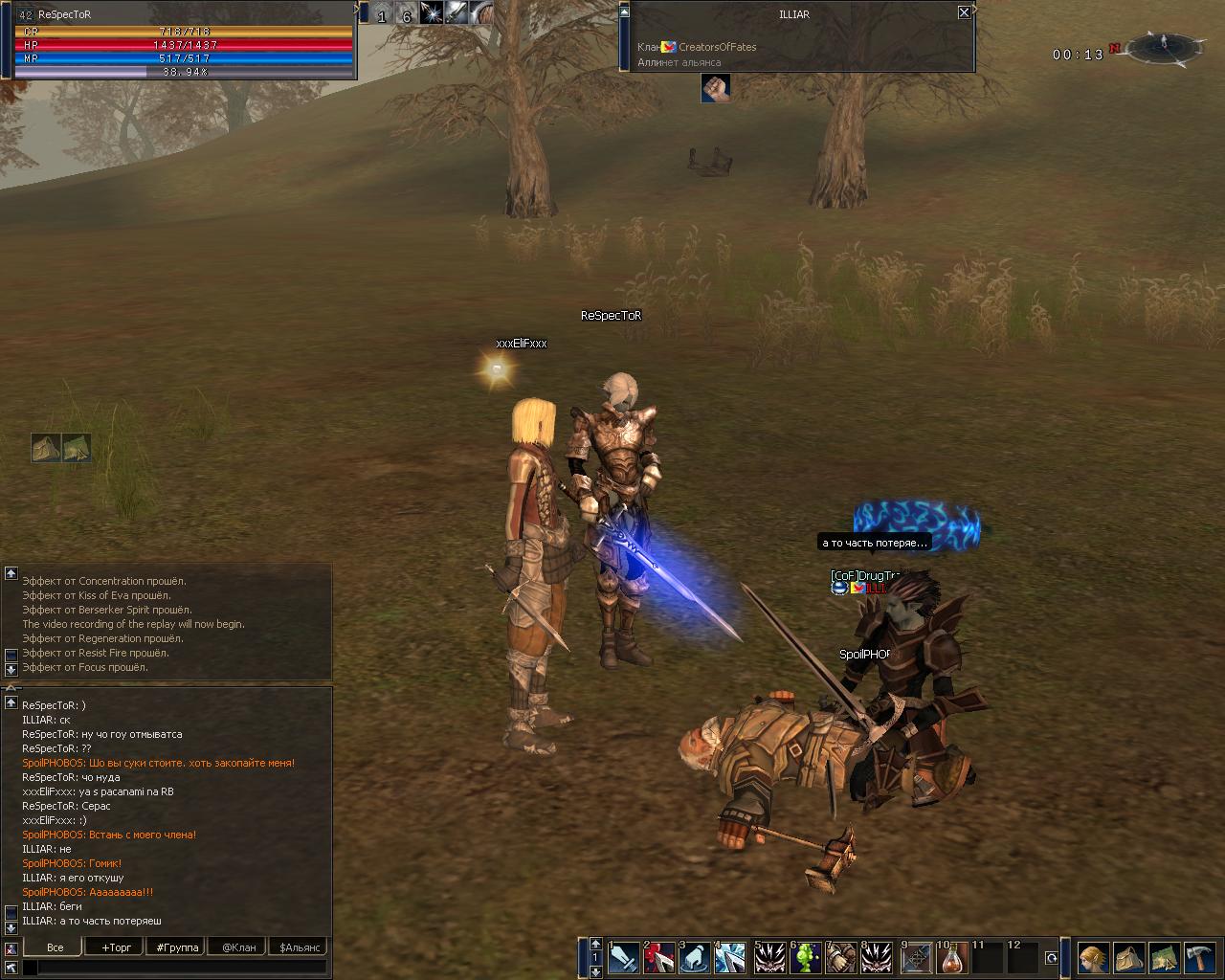This screenshot has height=980, width=1225.
Task: Activate the bloody blade skill in slot 2
Action: pyautogui.click(x=659, y=957)
